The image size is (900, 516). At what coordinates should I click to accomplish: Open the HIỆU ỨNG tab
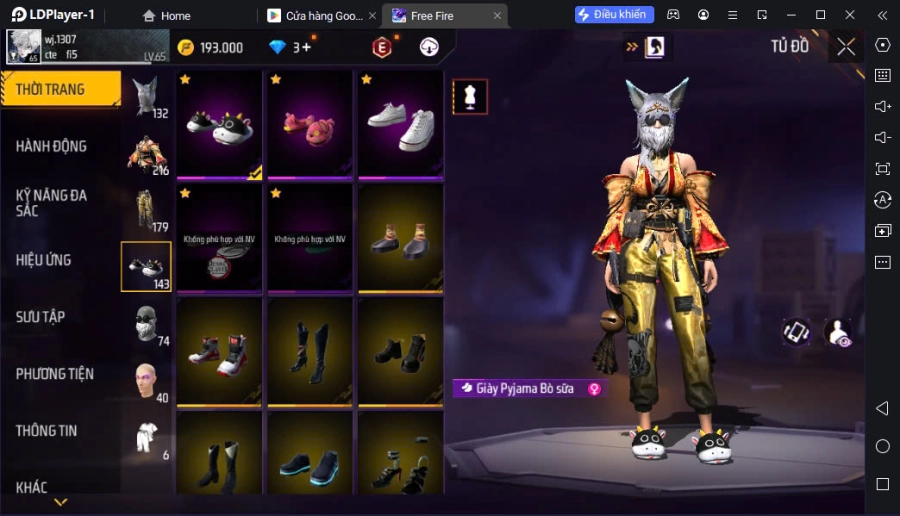44,260
